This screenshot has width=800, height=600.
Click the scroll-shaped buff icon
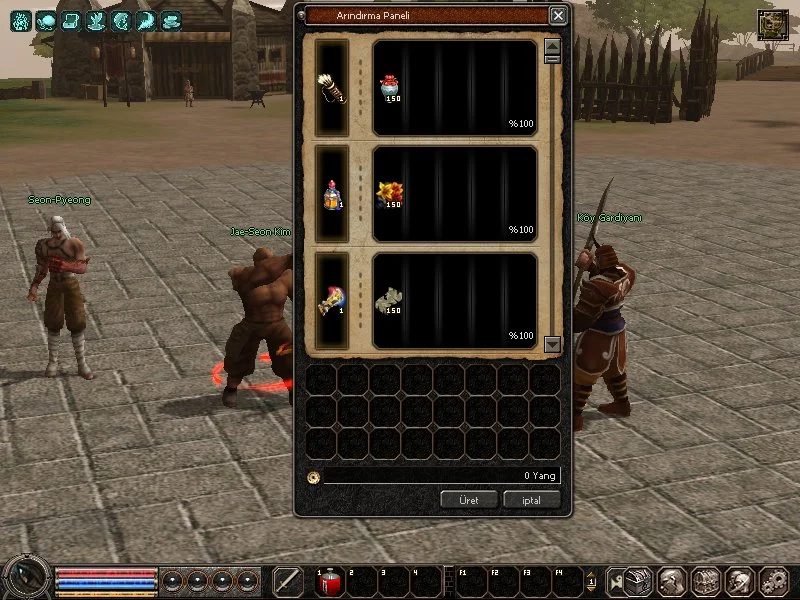pos(71,21)
